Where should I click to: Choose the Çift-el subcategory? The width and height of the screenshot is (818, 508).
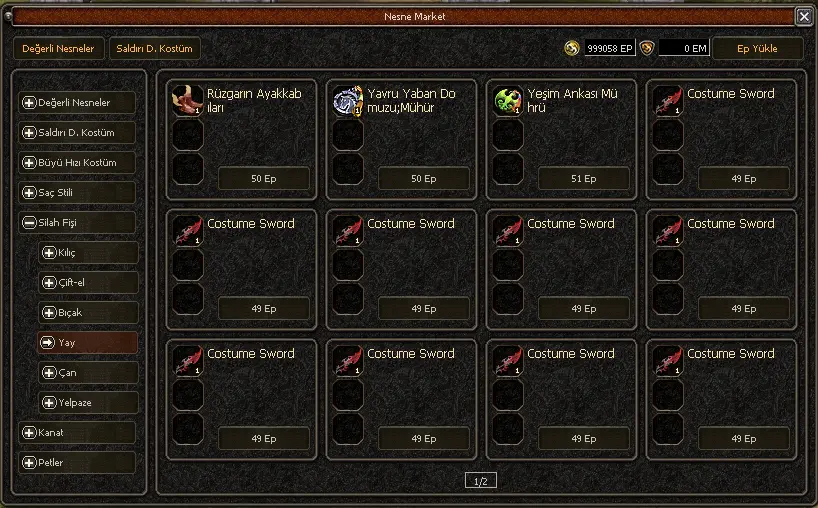87,283
